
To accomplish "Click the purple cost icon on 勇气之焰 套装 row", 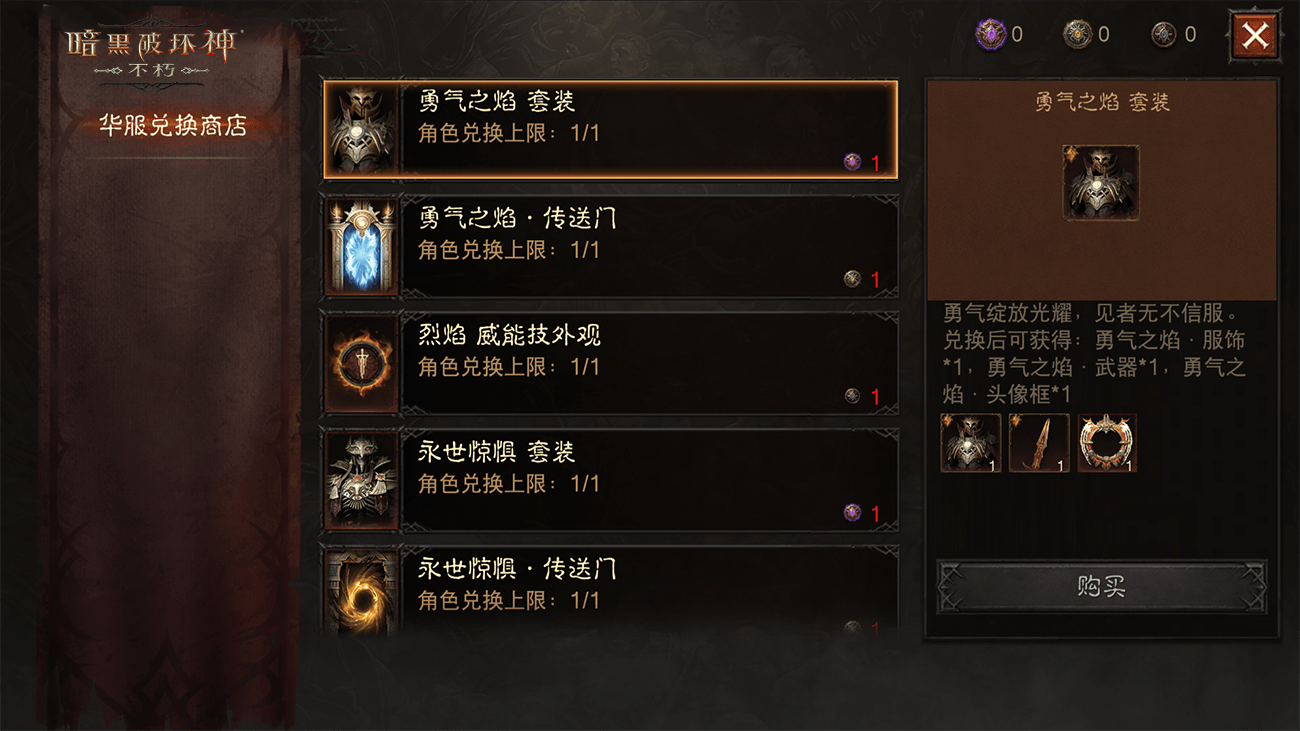I will click(851, 160).
